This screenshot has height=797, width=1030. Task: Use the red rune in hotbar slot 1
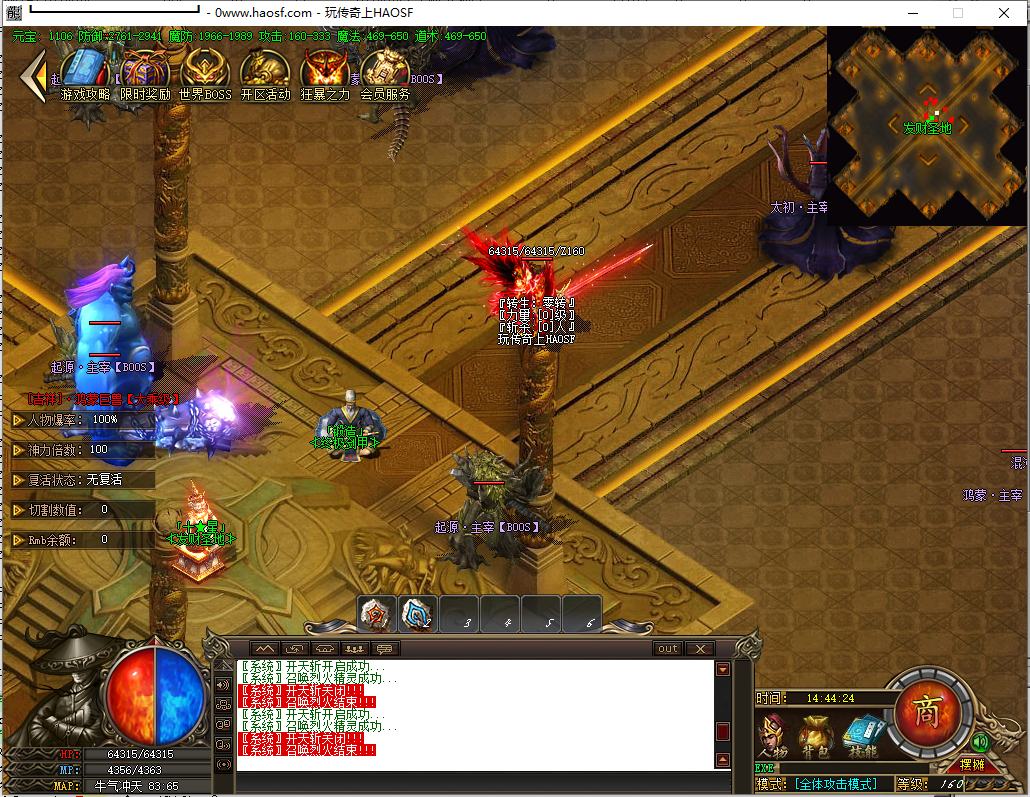(x=377, y=615)
